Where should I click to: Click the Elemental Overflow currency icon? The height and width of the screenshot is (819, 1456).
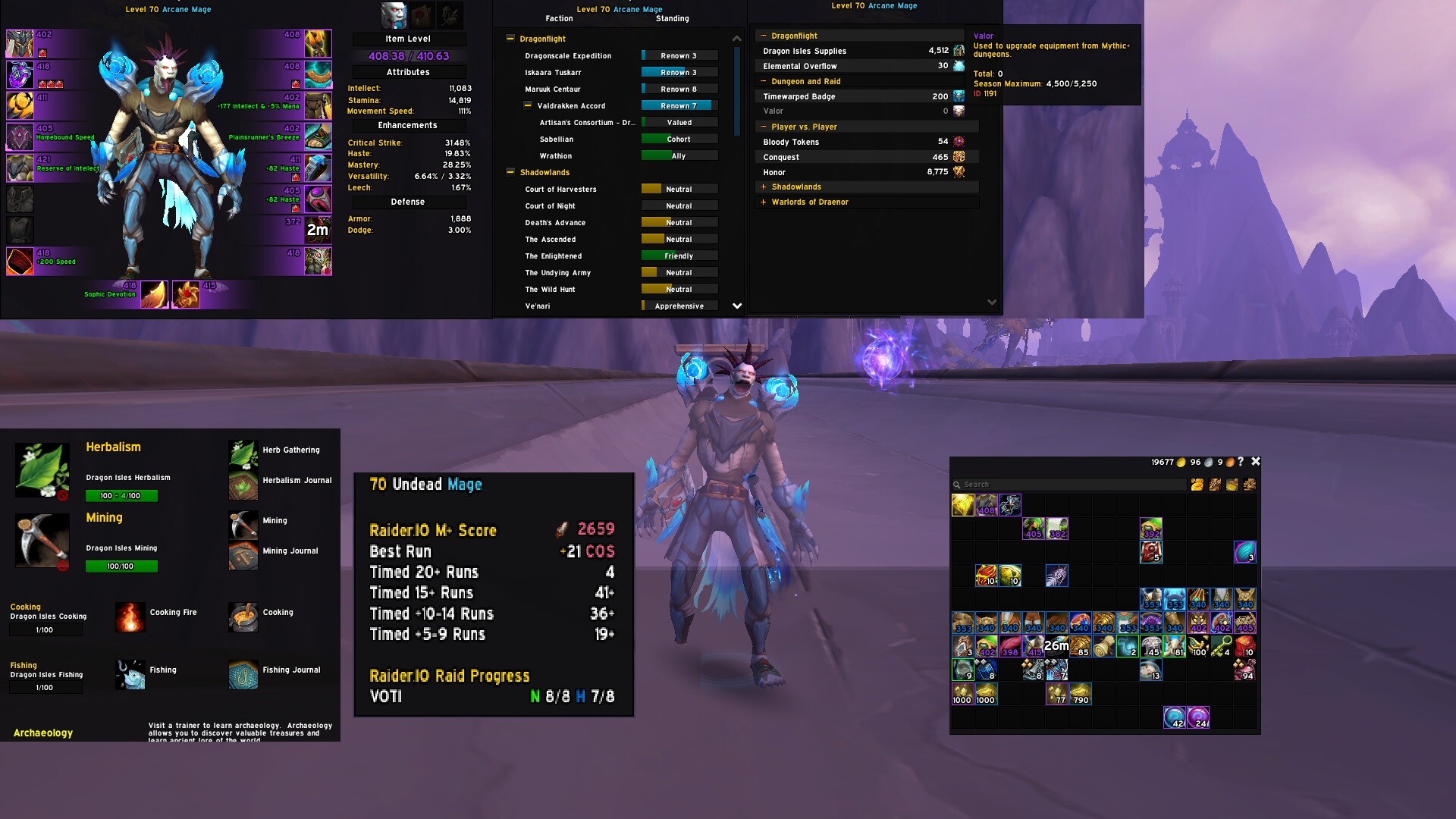959,66
